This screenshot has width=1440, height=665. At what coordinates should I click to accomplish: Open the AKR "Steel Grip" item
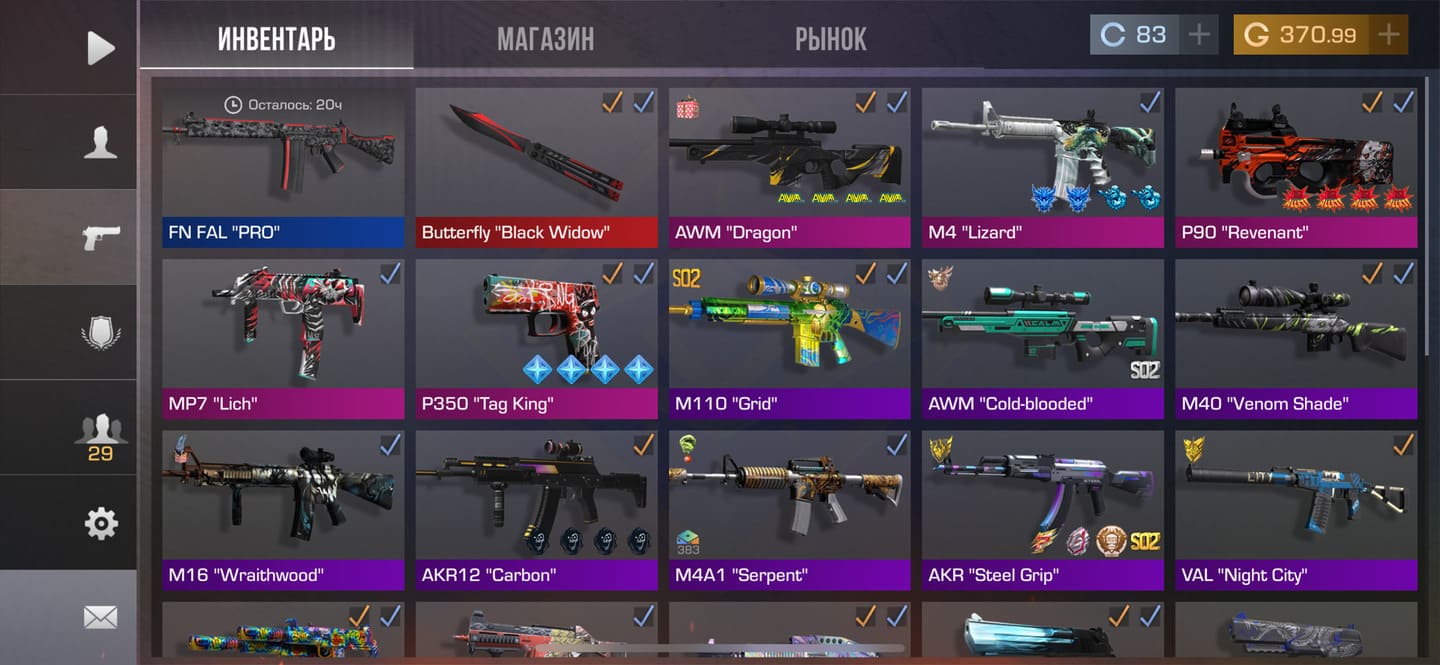click(1043, 509)
